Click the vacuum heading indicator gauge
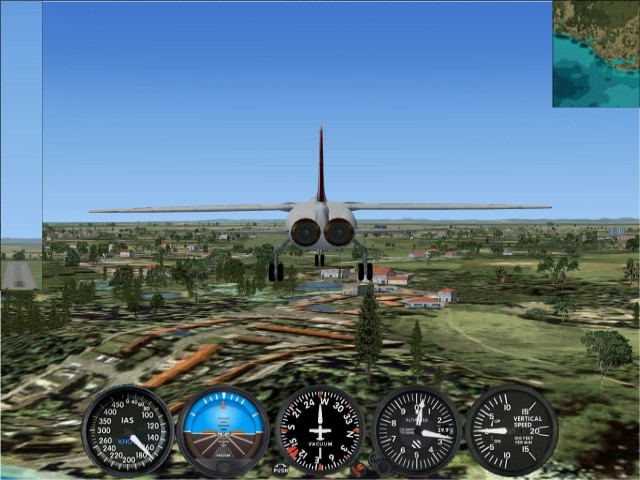Image resolution: width=640 pixels, height=480 pixels. point(320,431)
